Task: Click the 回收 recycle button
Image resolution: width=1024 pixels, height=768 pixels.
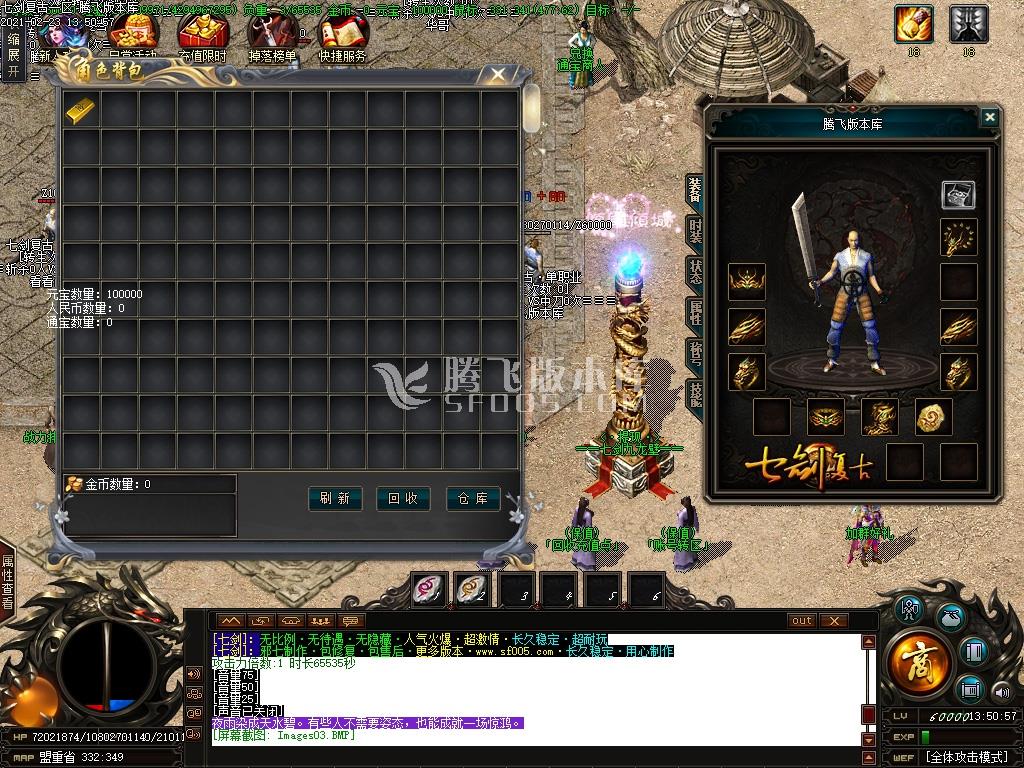Action: (403, 498)
